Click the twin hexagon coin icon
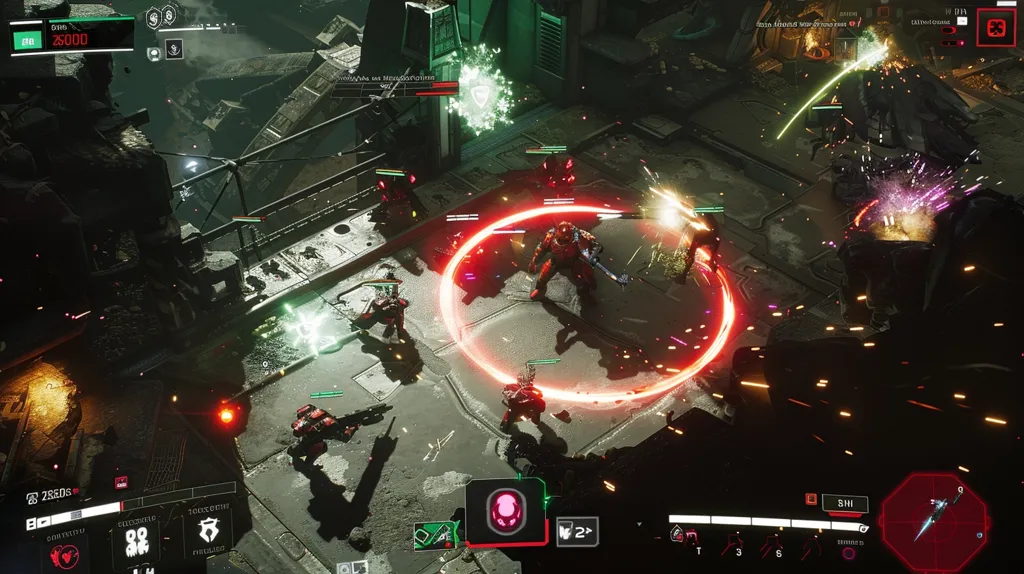Image resolution: width=1024 pixels, height=574 pixels. pyautogui.click(x=162, y=17)
